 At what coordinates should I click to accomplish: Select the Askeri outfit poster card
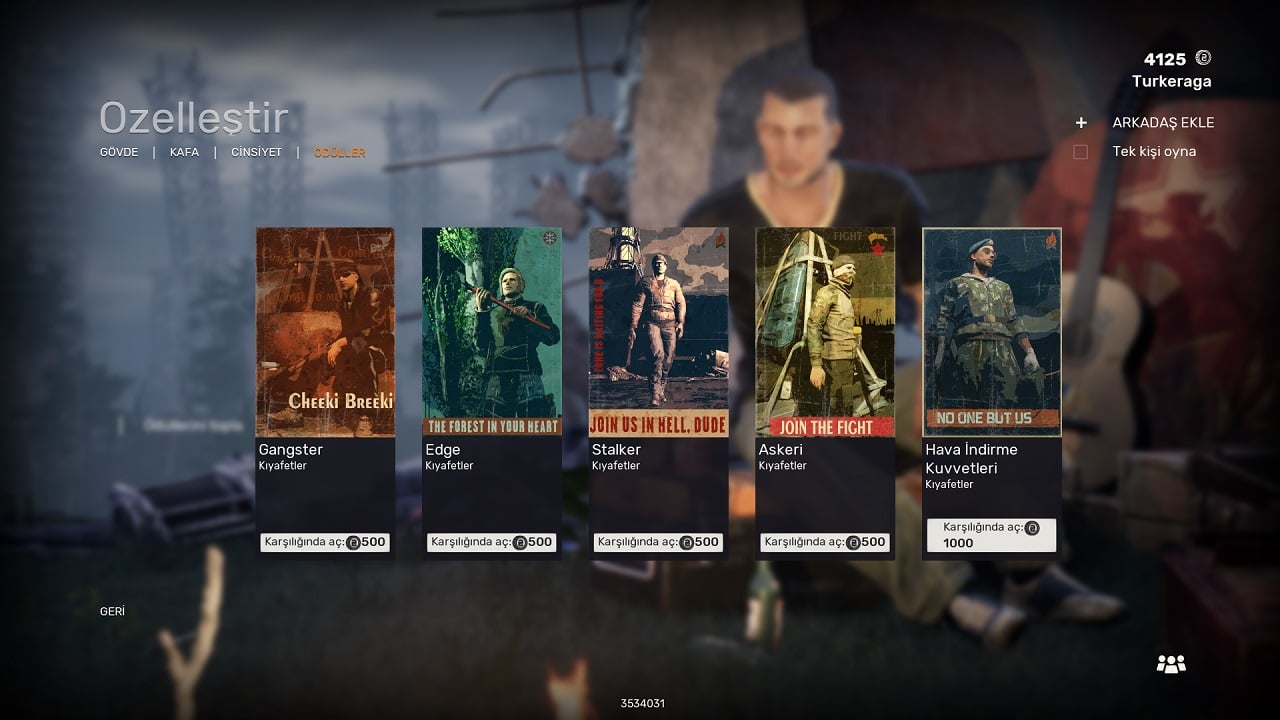click(825, 332)
